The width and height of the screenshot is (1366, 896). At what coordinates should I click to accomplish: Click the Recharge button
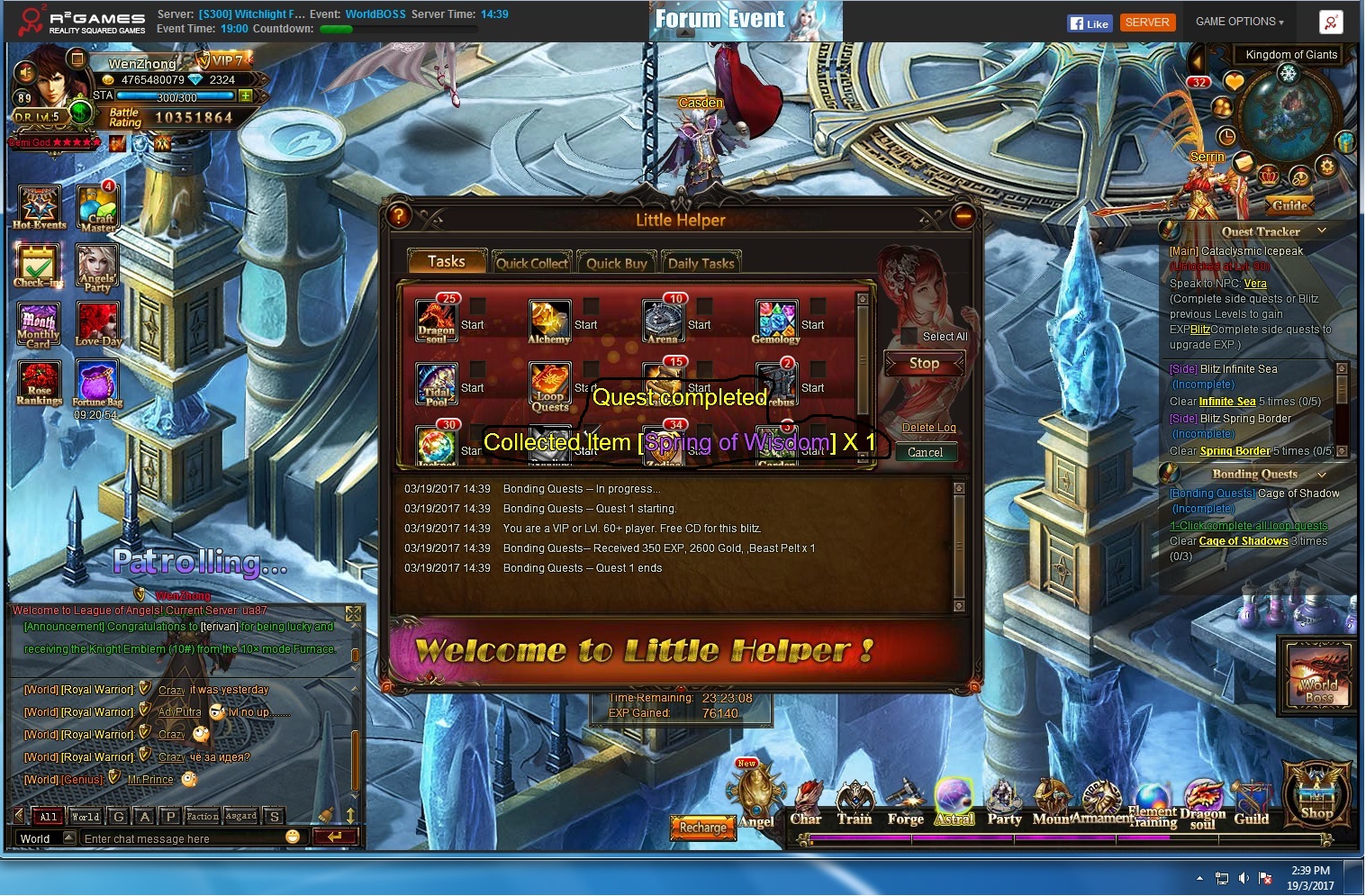pos(702,827)
